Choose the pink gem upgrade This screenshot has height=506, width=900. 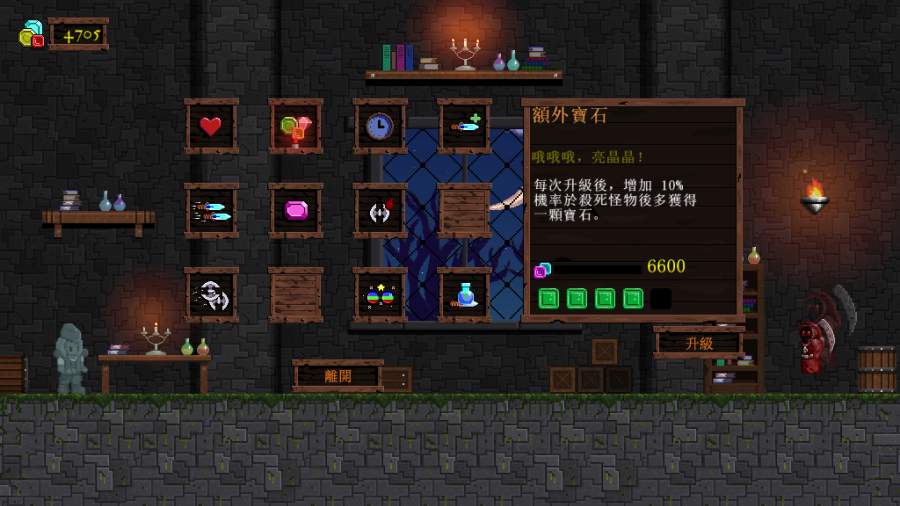point(296,210)
